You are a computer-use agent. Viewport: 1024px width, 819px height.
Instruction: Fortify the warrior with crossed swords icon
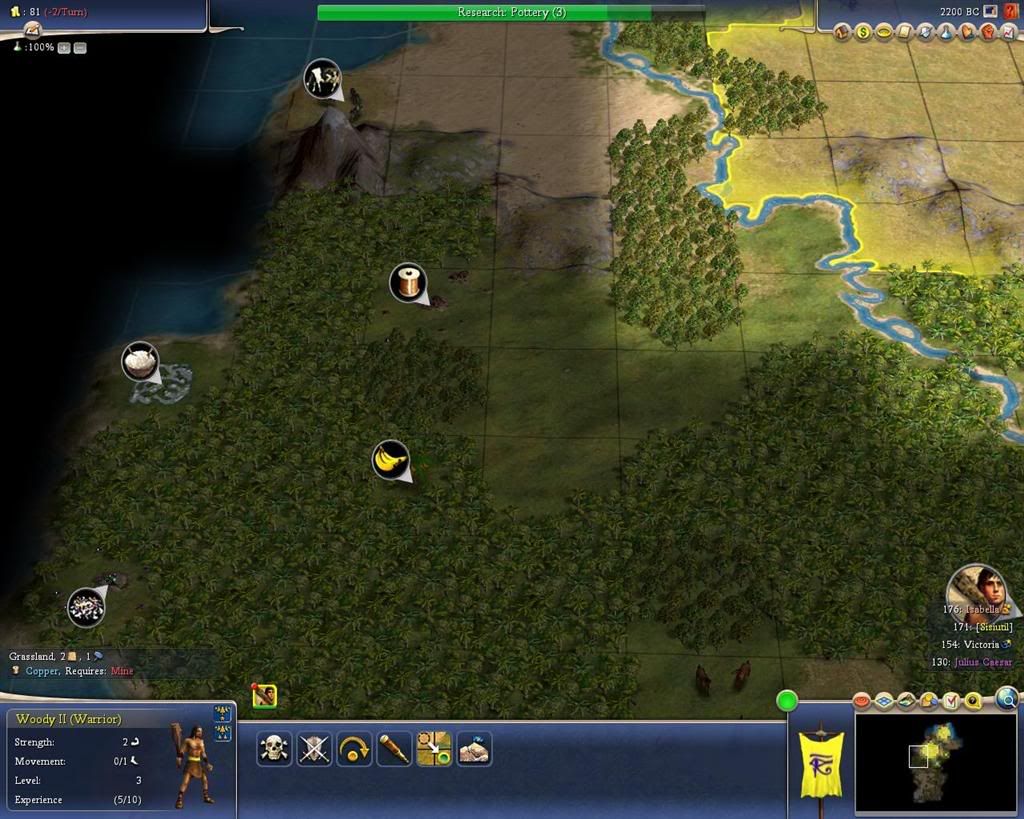click(314, 749)
